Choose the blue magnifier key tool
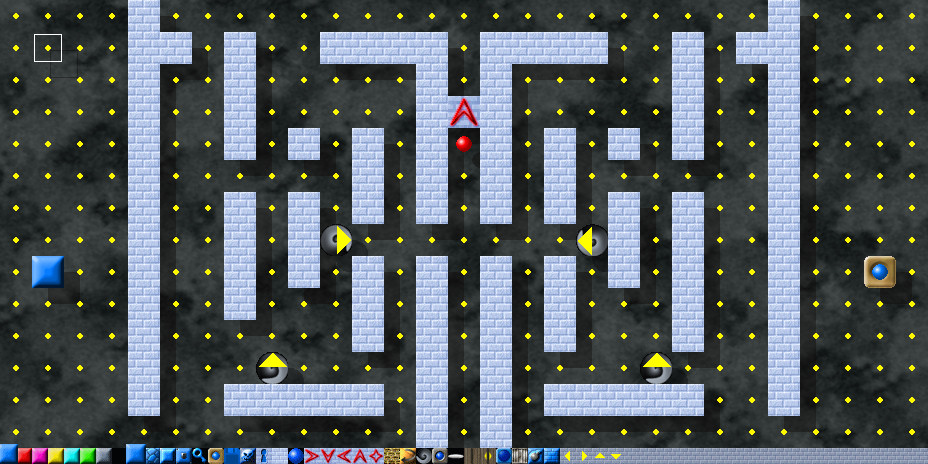The height and width of the screenshot is (464, 928). click(199, 456)
